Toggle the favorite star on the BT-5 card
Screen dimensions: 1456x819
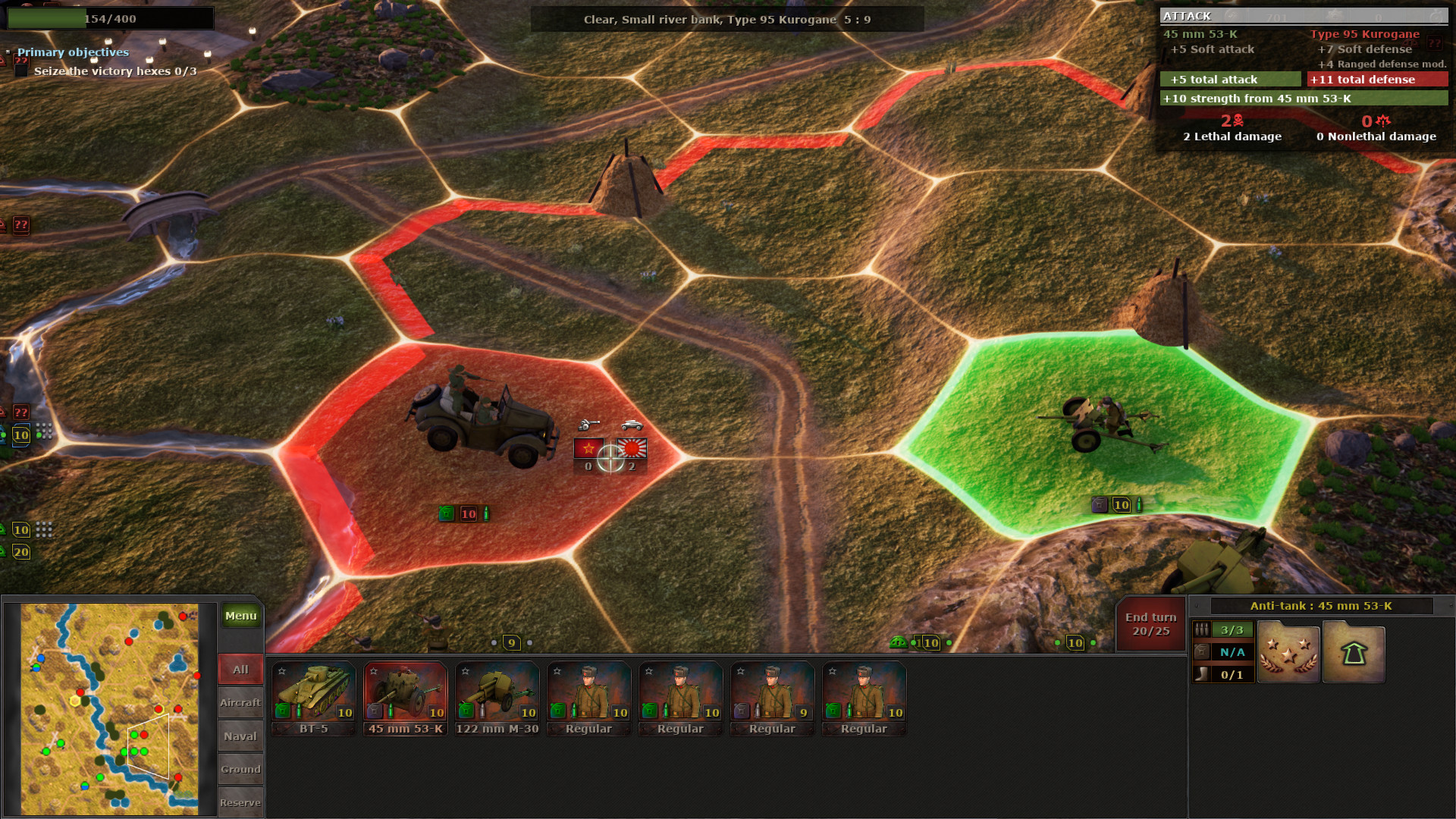pos(282,670)
